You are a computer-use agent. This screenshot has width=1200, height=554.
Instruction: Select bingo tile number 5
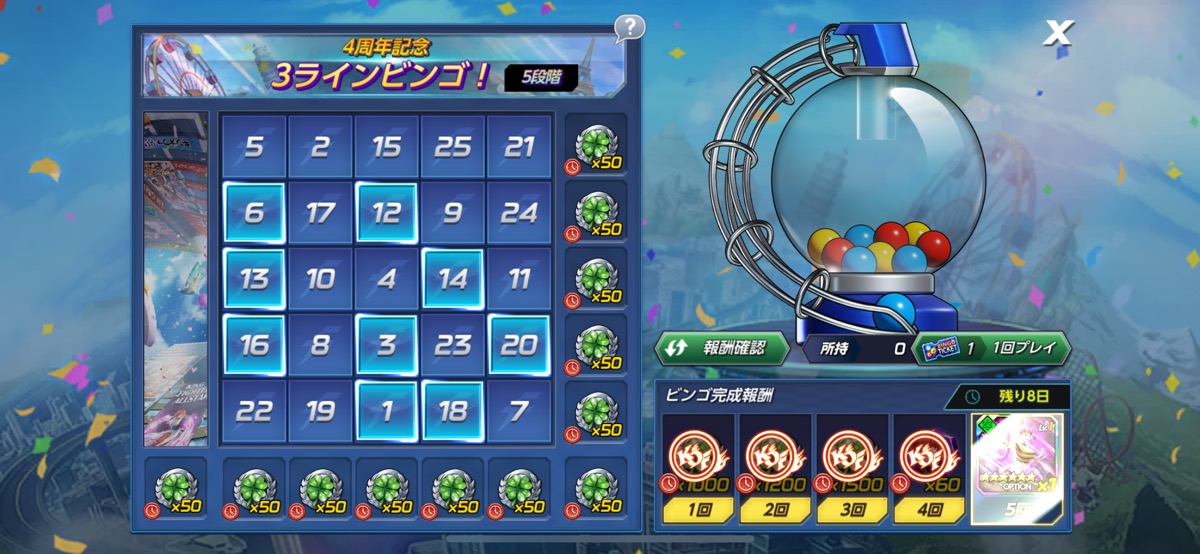(x=254, y=147)
